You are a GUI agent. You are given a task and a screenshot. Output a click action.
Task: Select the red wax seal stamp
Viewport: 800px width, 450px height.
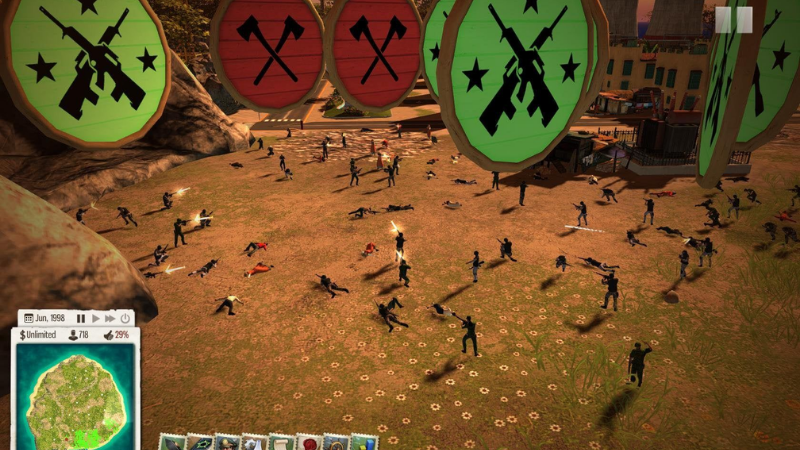pos(309,442)
